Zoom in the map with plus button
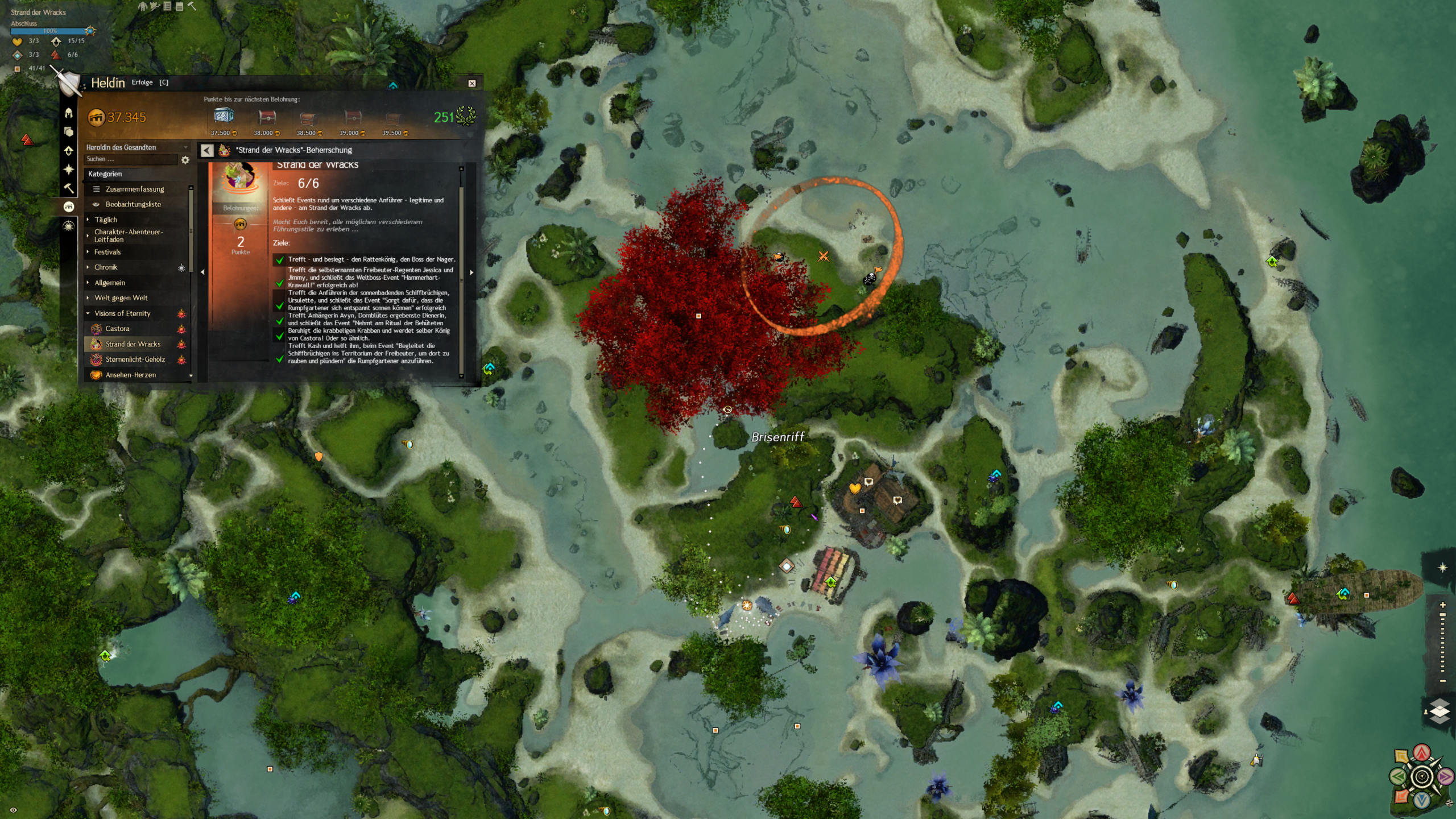Screen dimensions: 1456x819 1442,605
